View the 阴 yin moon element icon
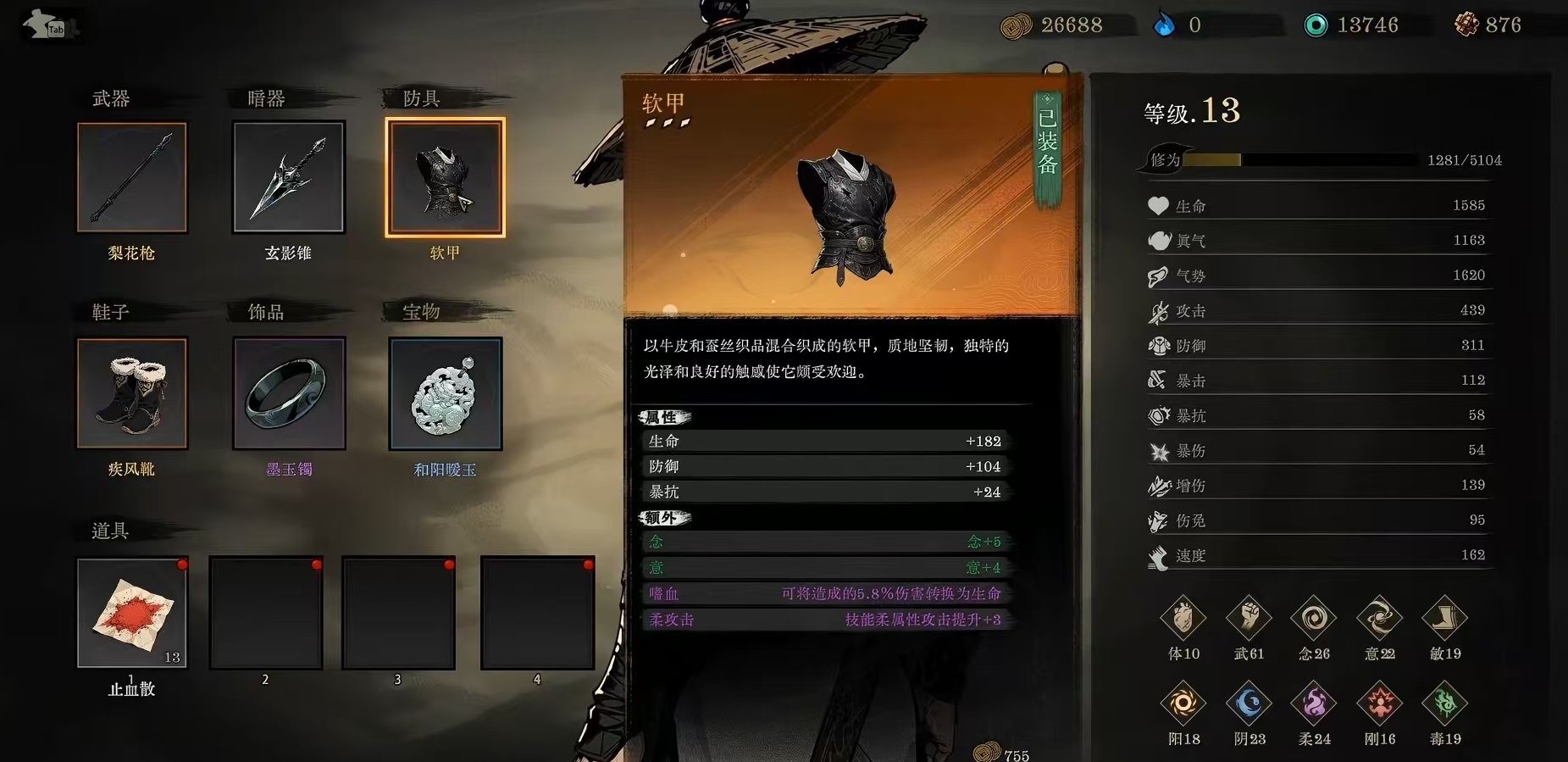 [x=1249, y=704]
